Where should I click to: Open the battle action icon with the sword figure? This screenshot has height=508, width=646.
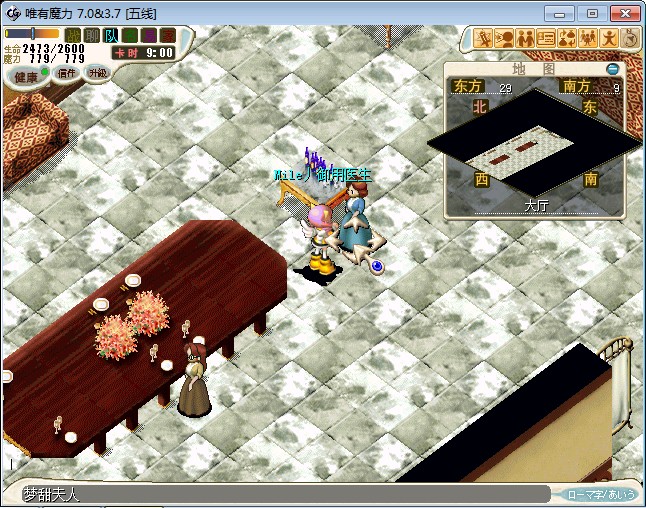tap(484, 39)
